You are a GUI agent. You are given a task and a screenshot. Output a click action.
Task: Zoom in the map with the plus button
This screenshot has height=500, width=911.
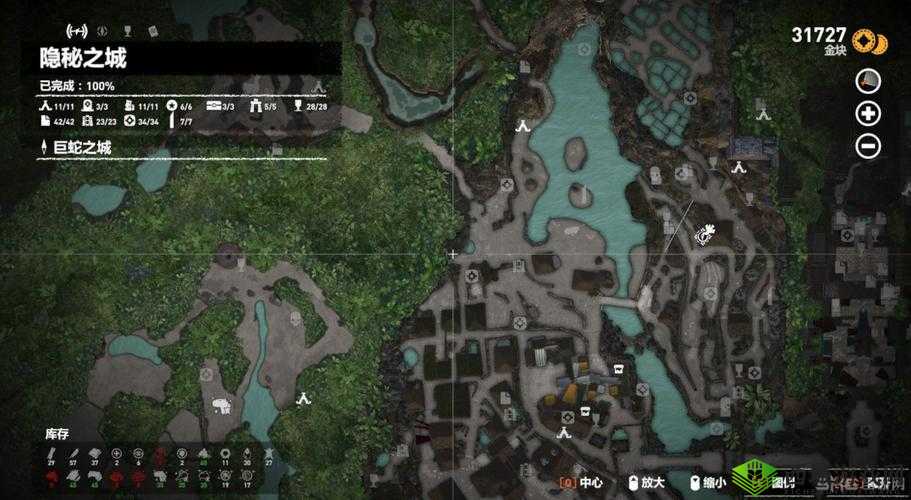(868, 113)
